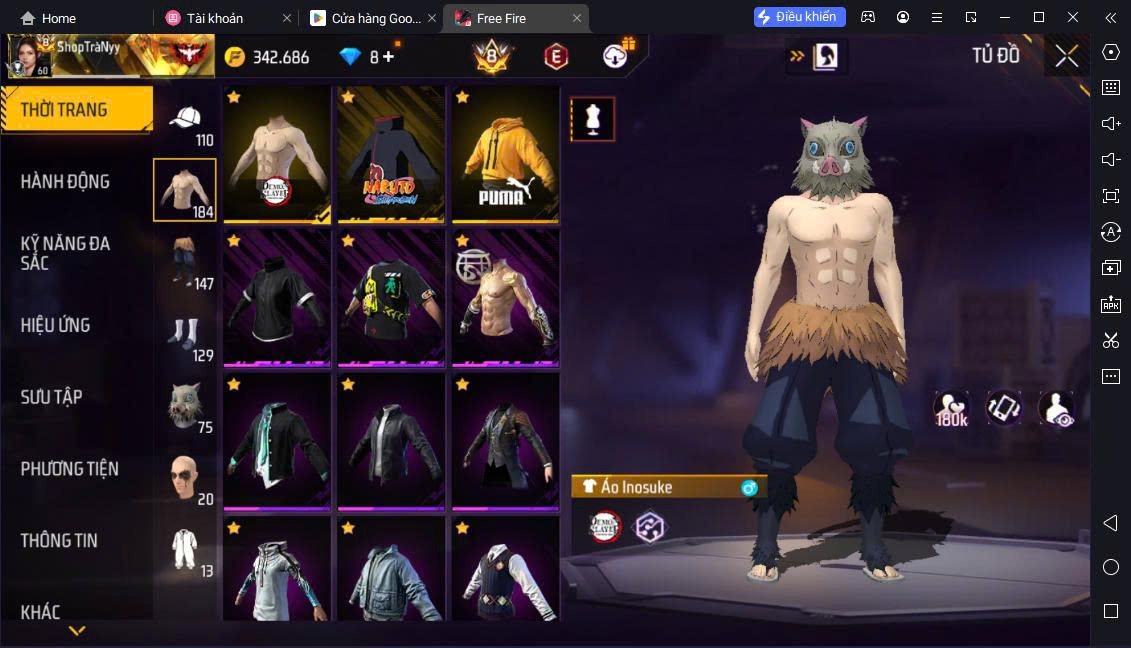Image resolution: width=1131 pixels, height=648 pixels.
Task: Select the Hiệu Ứng category
Action: click(56, 325)
